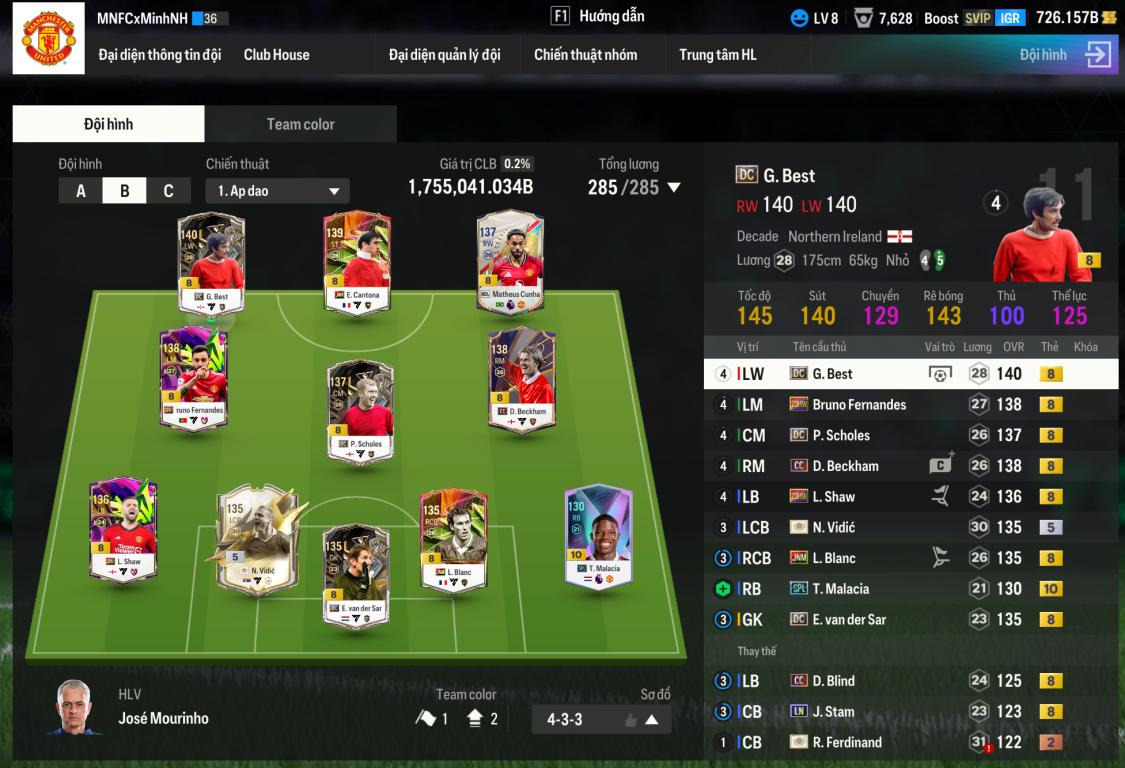Select squad preset C
The width and height of the screenshot is (1125, 768).
tap(168, 191)
